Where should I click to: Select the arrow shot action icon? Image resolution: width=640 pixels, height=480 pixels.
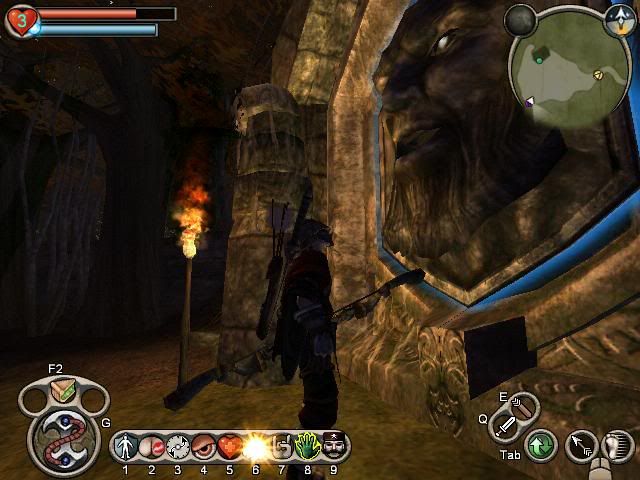pos(580,445)
